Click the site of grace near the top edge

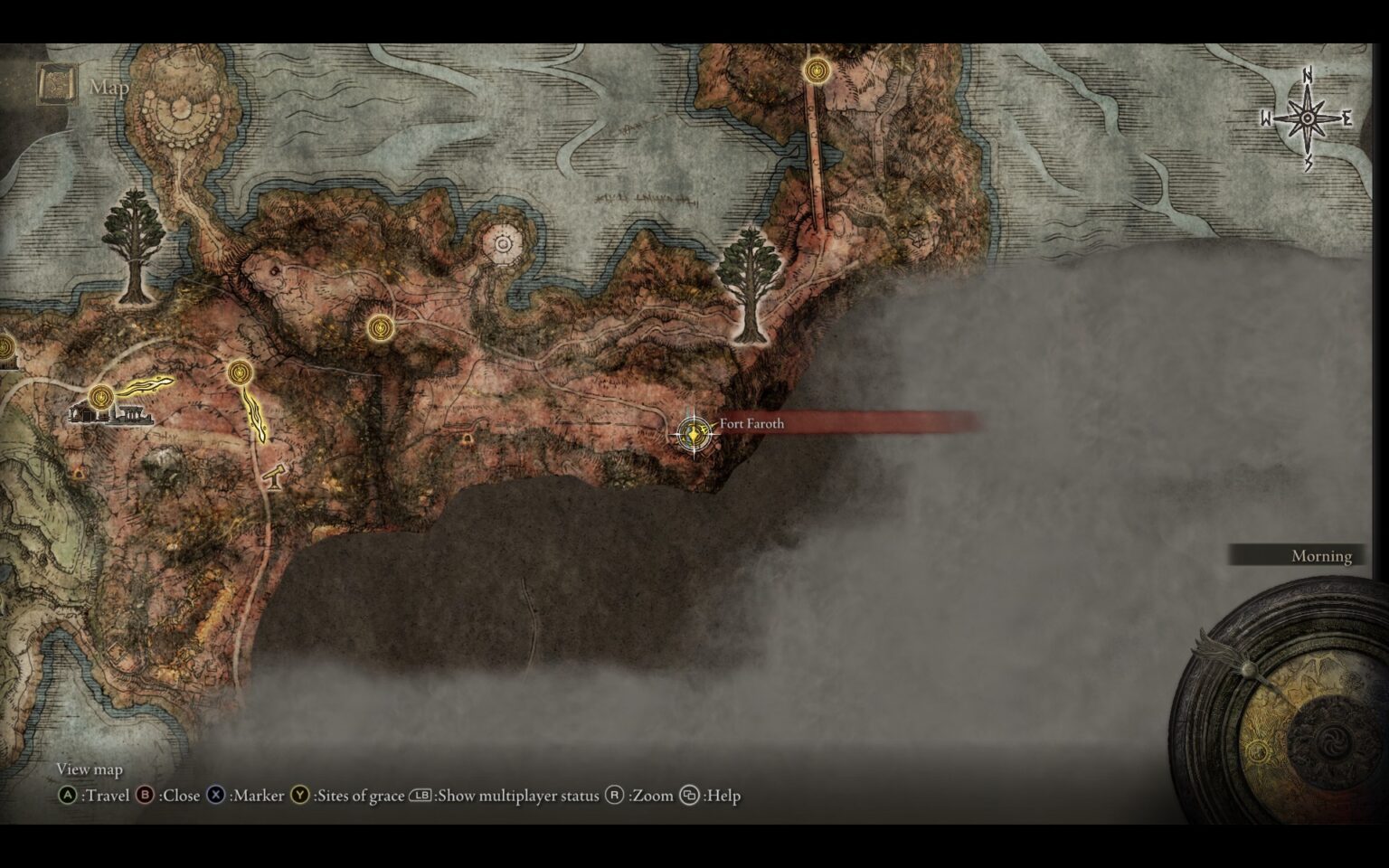click(x=816, y=70)
